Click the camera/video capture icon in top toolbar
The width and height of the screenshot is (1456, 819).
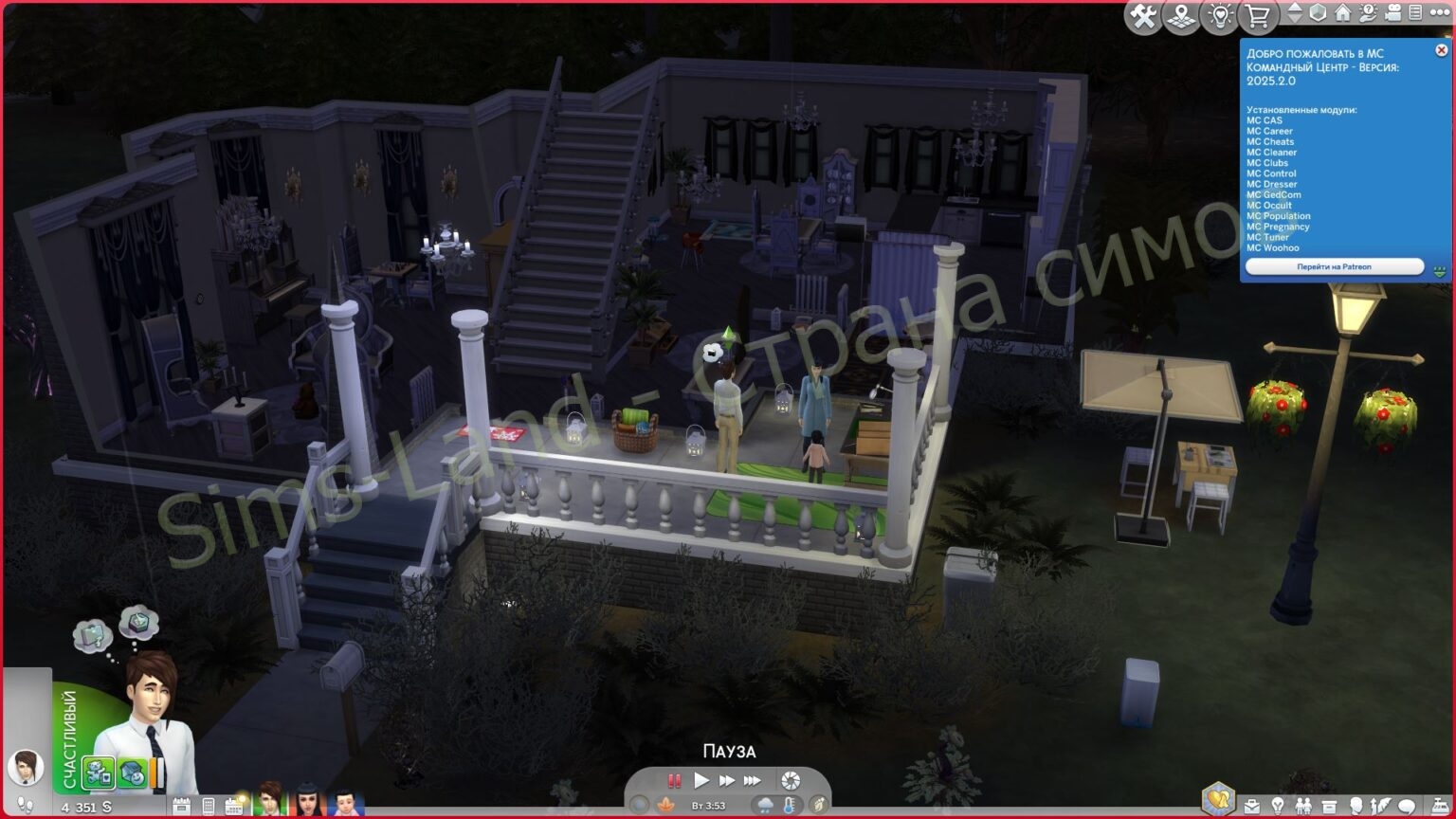(x=1394, y=13)
